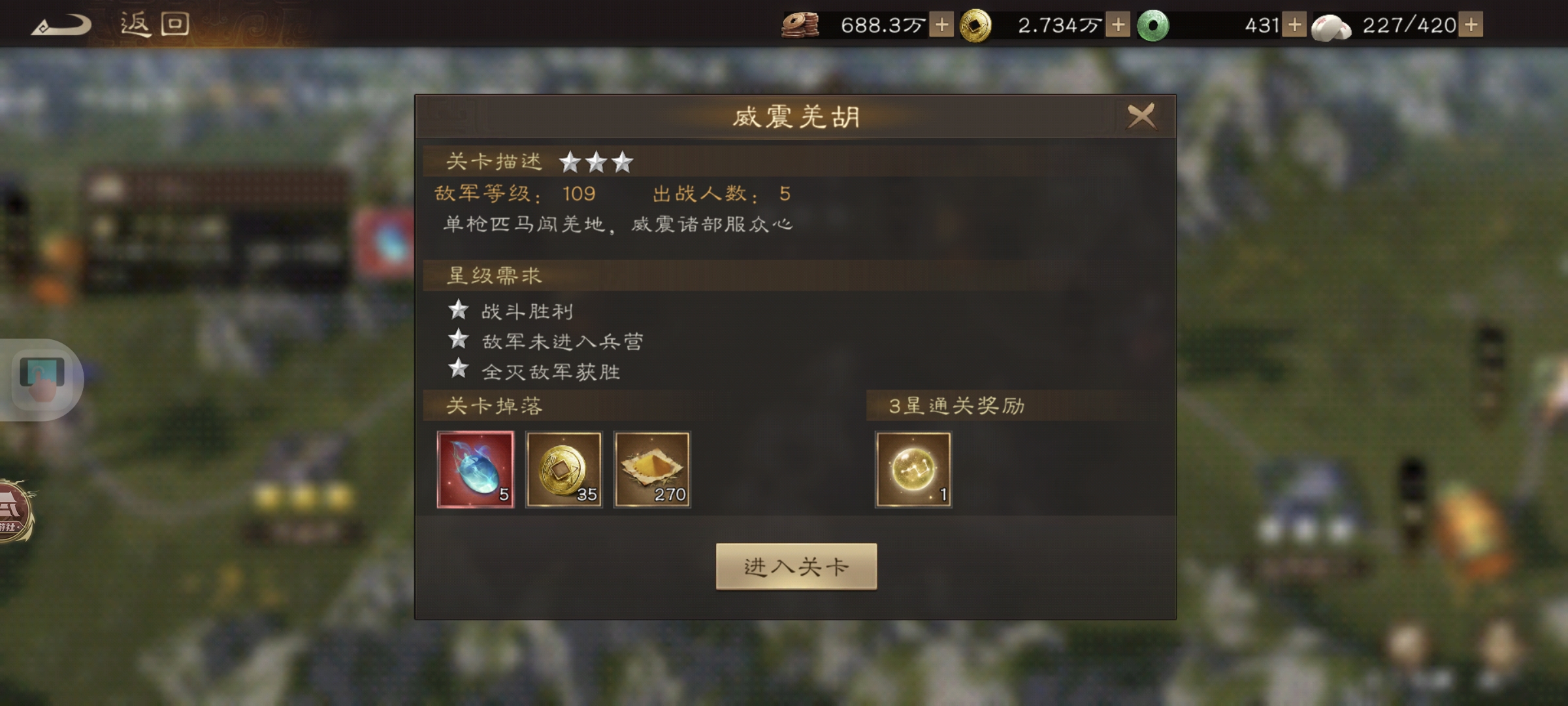
Task: Click the gold coin currency icon
Action: coord(977,25)
